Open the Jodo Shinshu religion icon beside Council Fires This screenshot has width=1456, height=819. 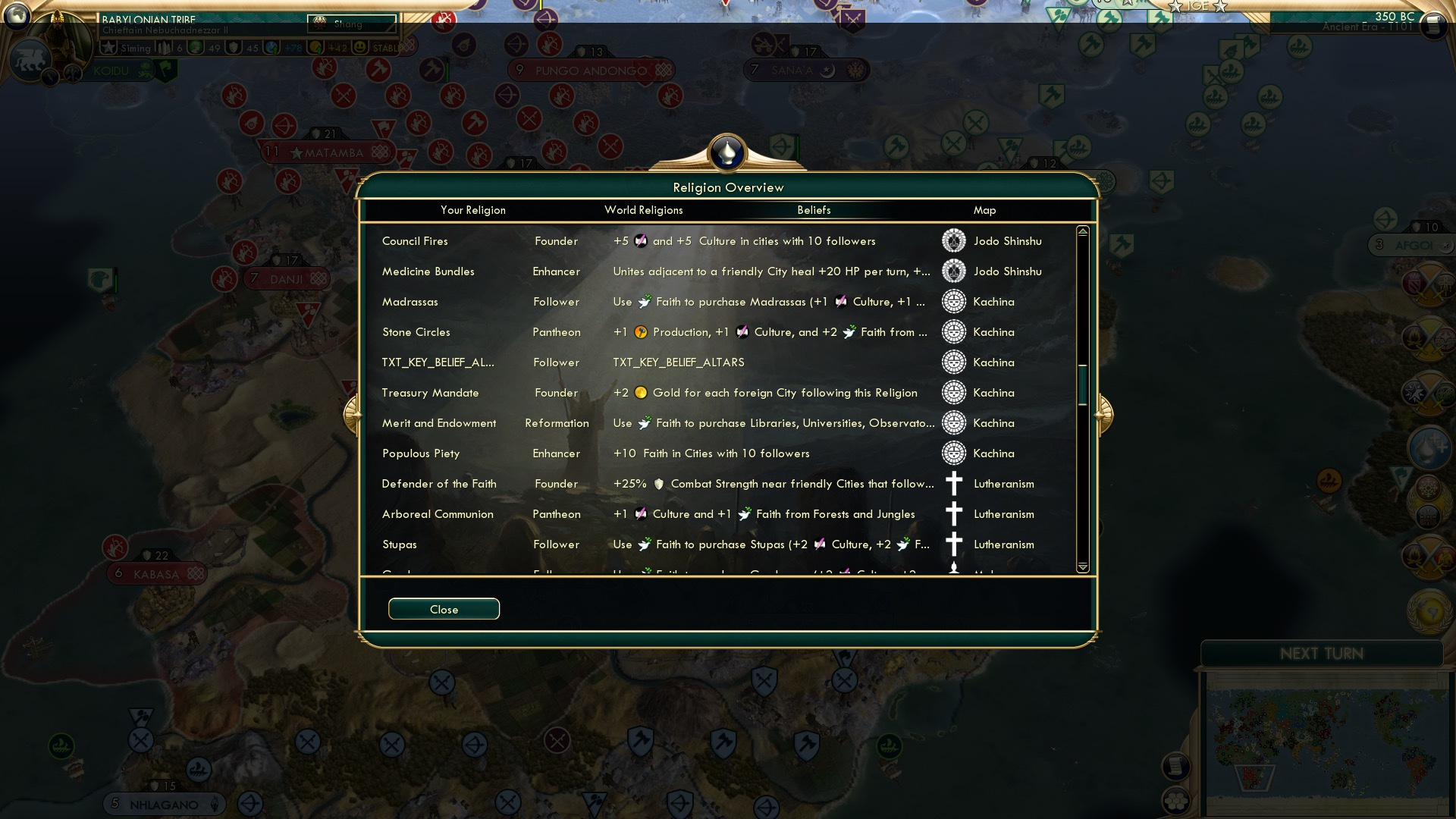click(952, 240)
